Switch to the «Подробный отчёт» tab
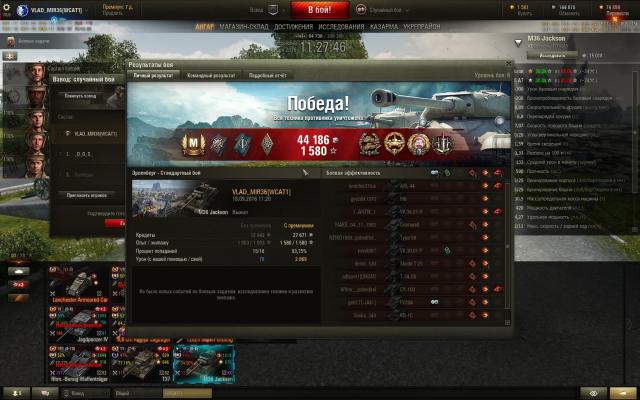 268,75
